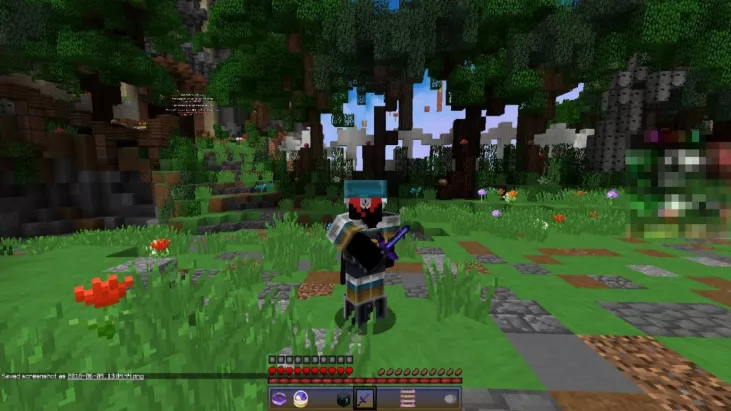
Task: Pick the dark helmet-shaped hotbar item
Action: (343, 399)
